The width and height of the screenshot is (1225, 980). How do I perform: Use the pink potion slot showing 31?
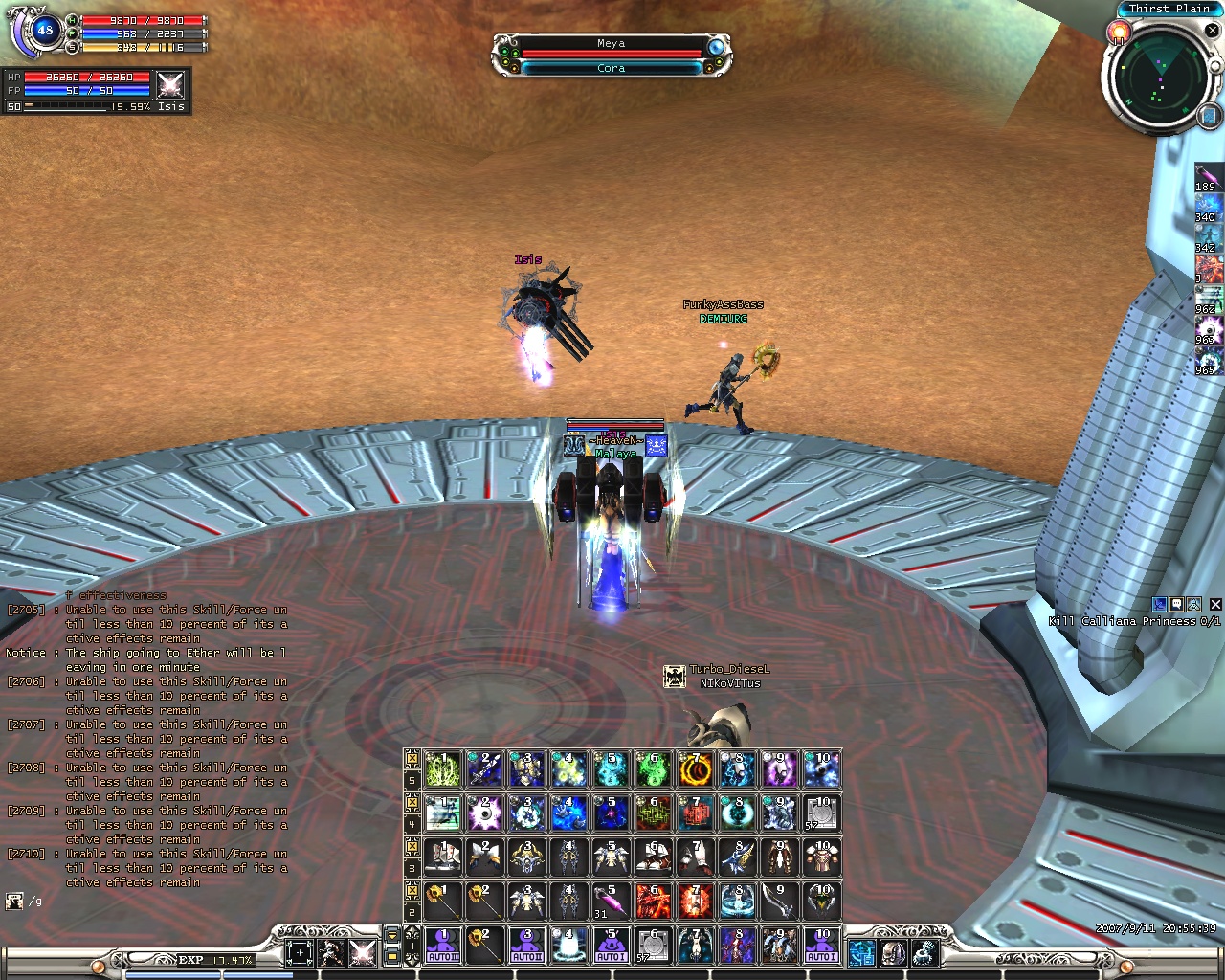click(x=612, y=902)
